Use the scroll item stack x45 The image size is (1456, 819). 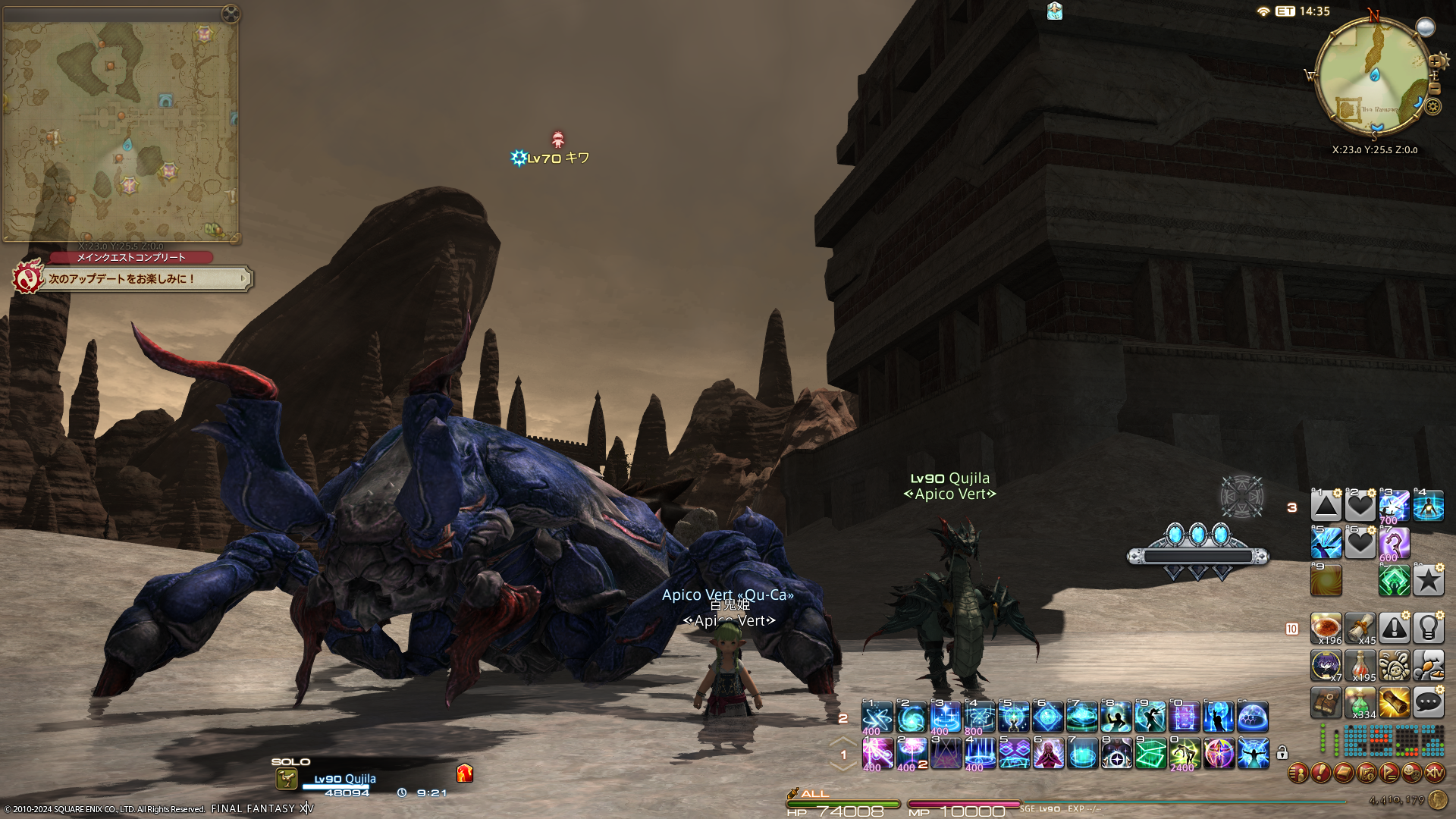1360,628
